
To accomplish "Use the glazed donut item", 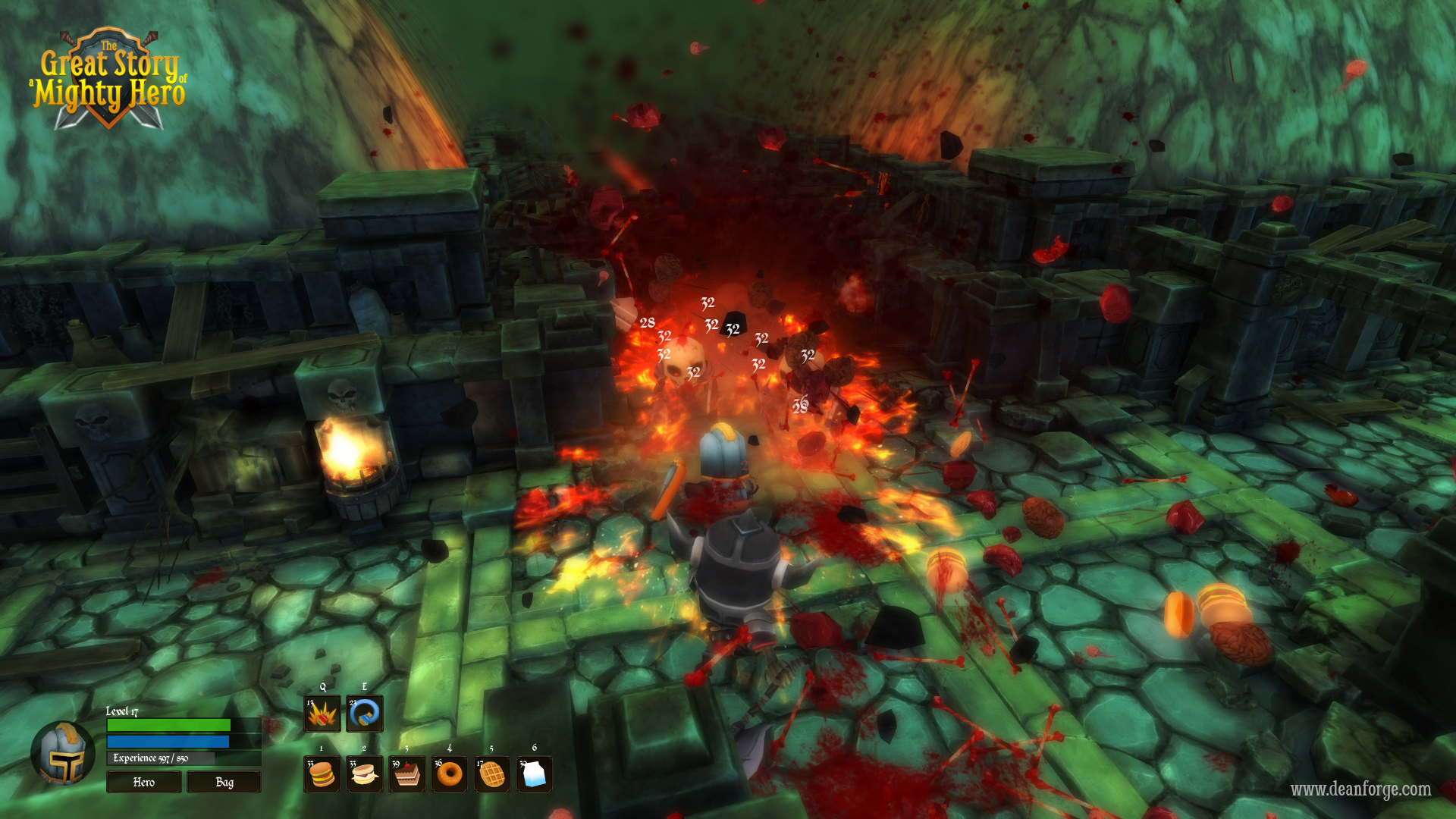I will tap(450, 773).
